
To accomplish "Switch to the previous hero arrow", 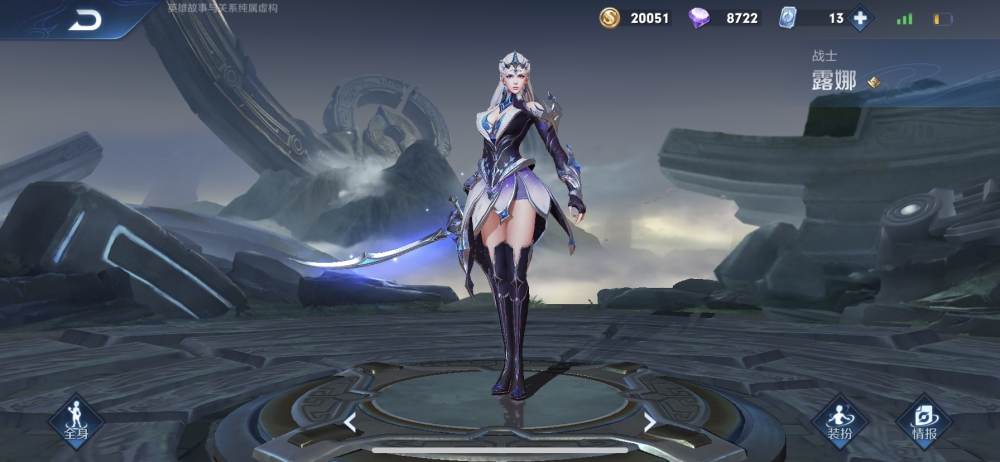I will 350,422.
